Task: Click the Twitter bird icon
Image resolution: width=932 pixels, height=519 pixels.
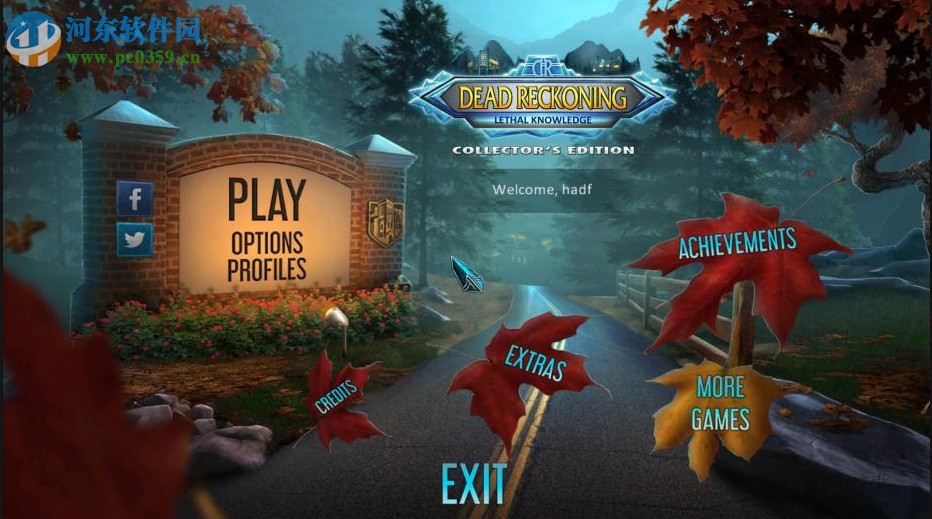Action: (135, 239)
